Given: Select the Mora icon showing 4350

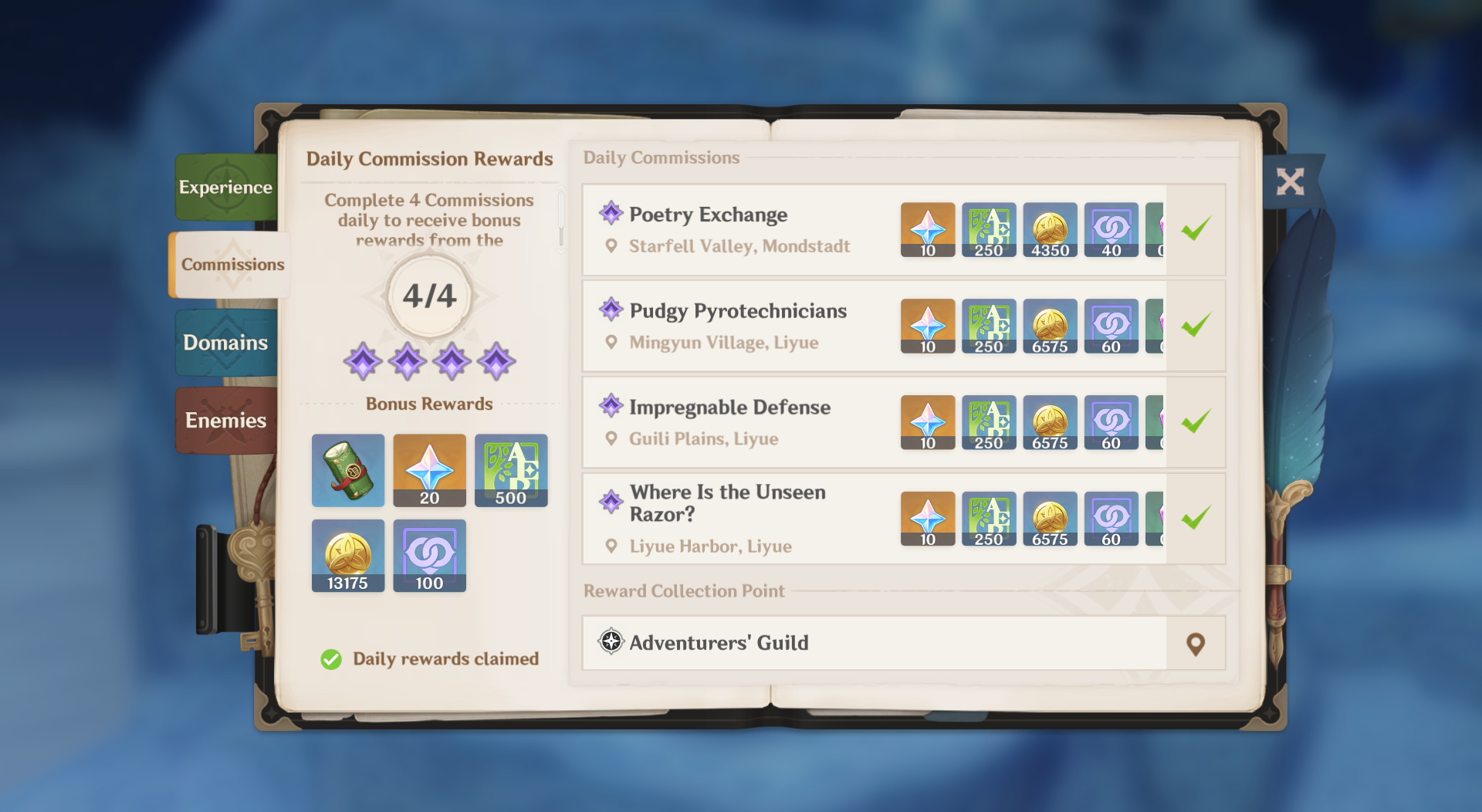Looking at the screenshot, I should click(1050, 229).
